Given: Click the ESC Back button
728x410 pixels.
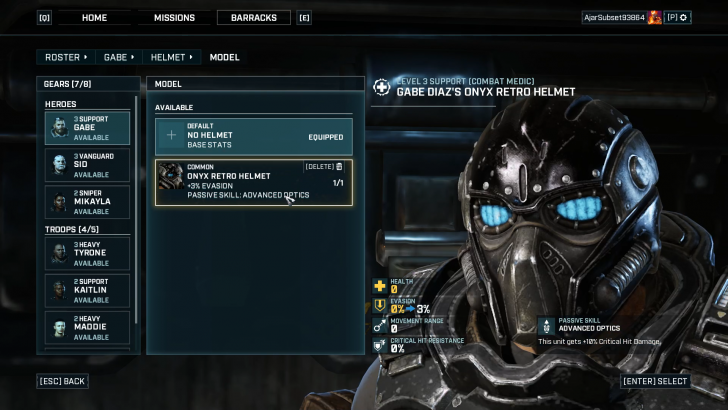Looking at the screenshot, I should tap(62, 381).
